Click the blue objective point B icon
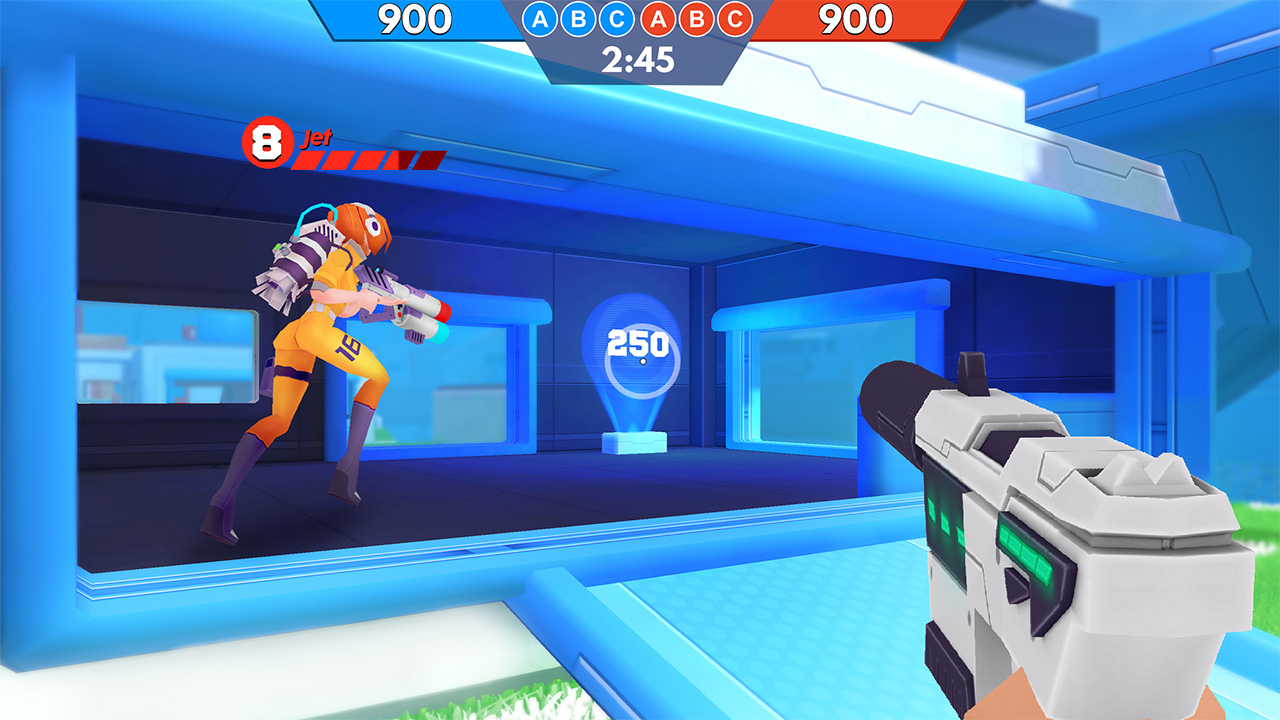 pyautogui.click(x=579, y=18)
